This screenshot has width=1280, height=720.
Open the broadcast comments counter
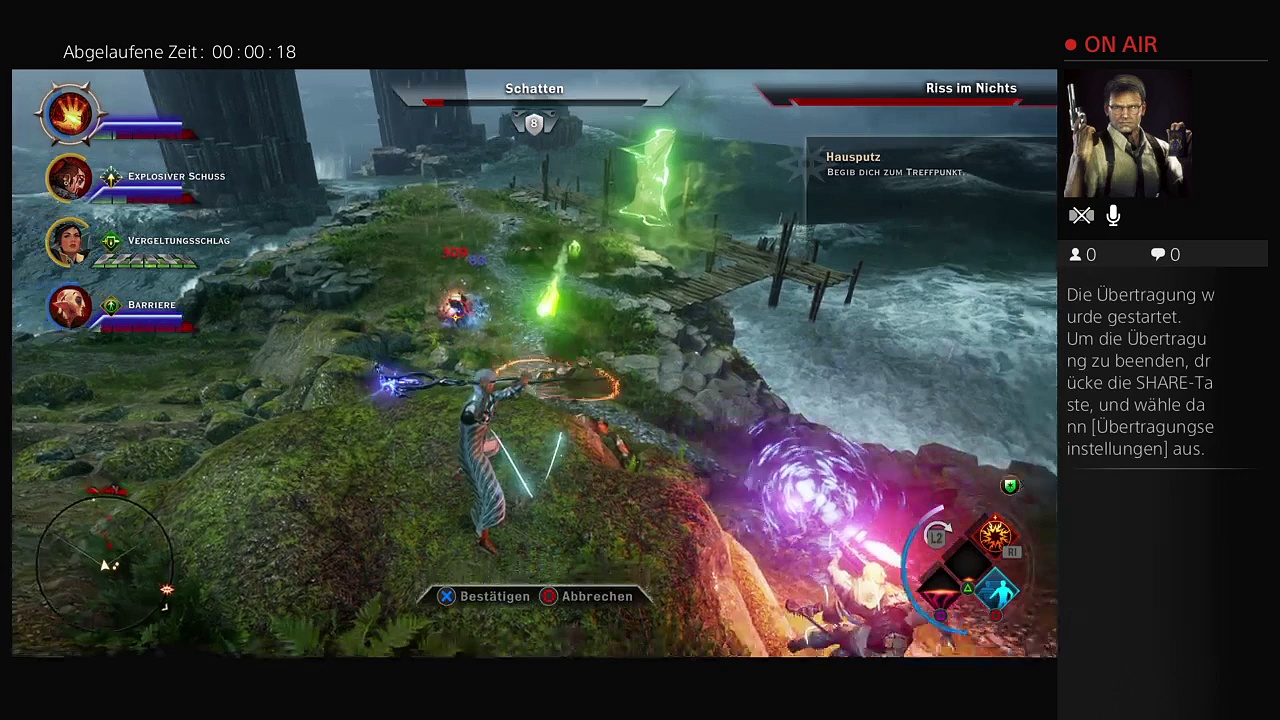pos(1165,255)
